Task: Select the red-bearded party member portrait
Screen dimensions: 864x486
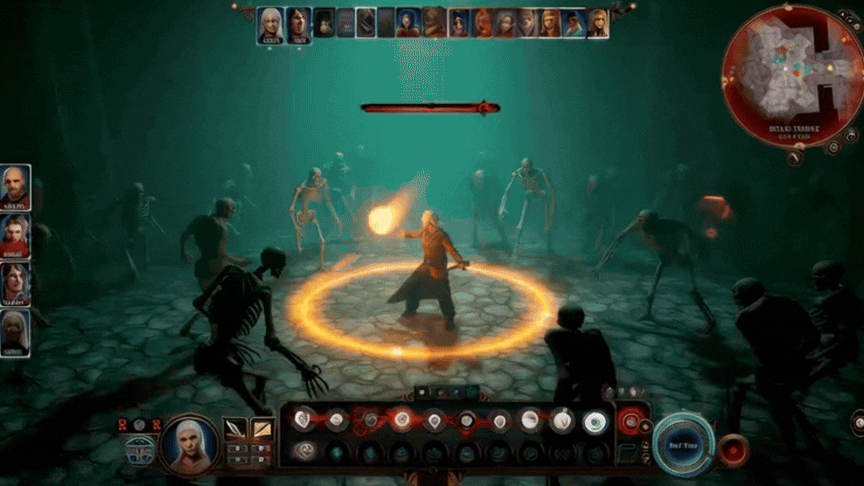Action: click(15, 236)
